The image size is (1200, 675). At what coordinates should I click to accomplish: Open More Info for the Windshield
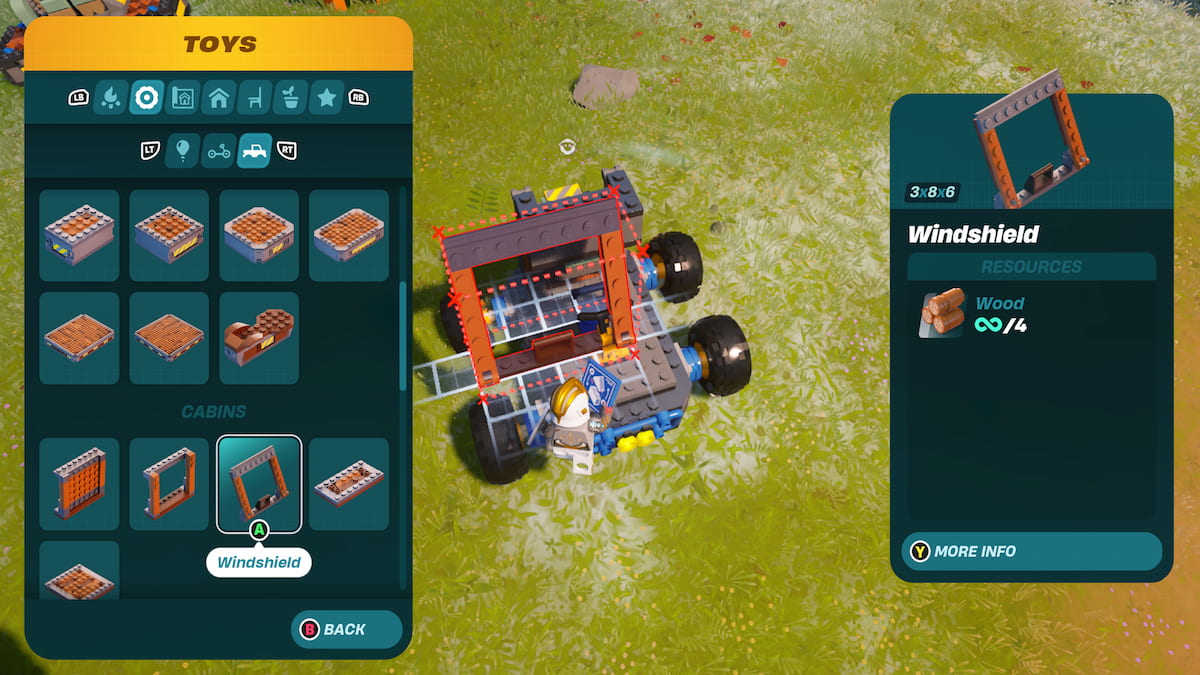[x=1032, y=551]
